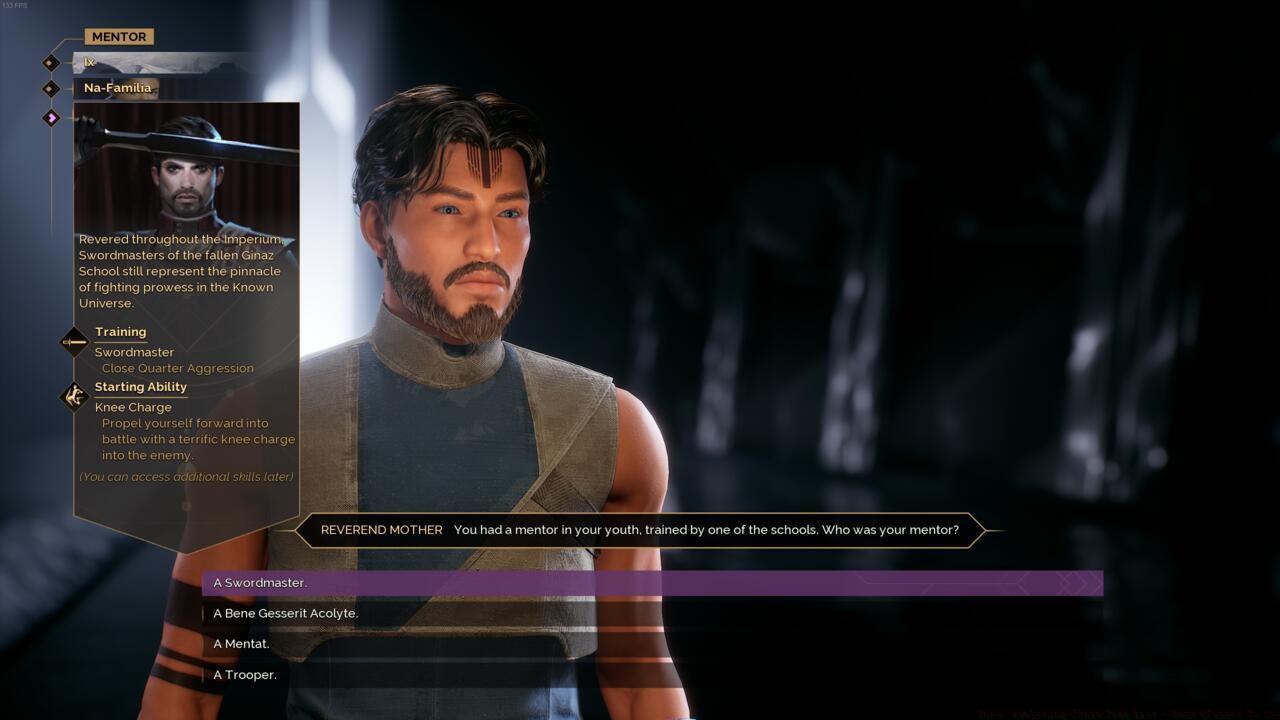Click the Swordmaster training sword icon
Screen dimensions: 1280x720
point(75,342)
